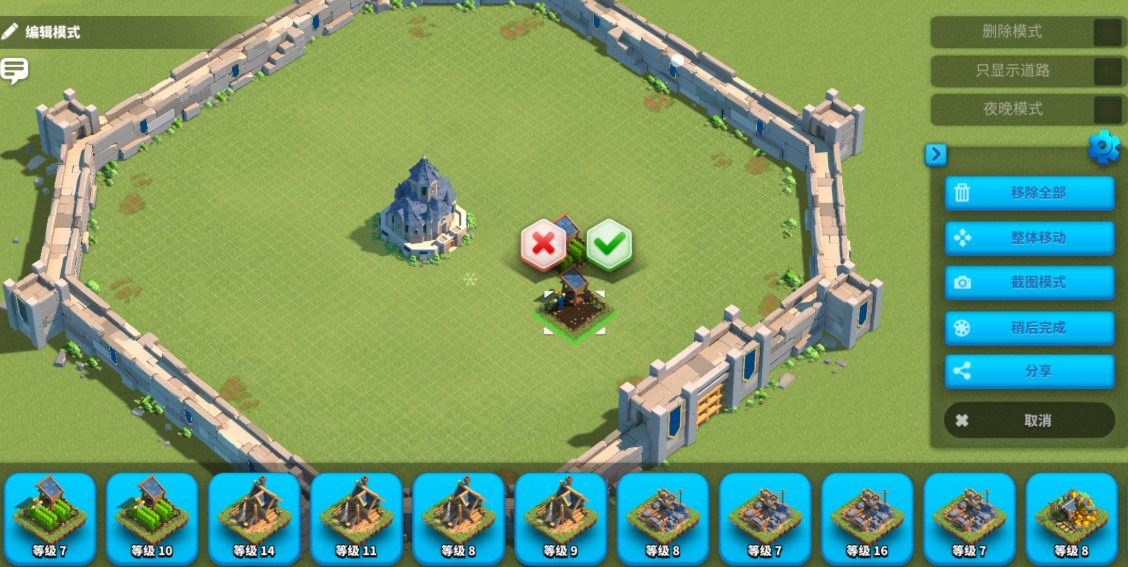Viewport: 1128px width, 567px height.
Task: Share the layout with 分享
Action: point(1029,371)
